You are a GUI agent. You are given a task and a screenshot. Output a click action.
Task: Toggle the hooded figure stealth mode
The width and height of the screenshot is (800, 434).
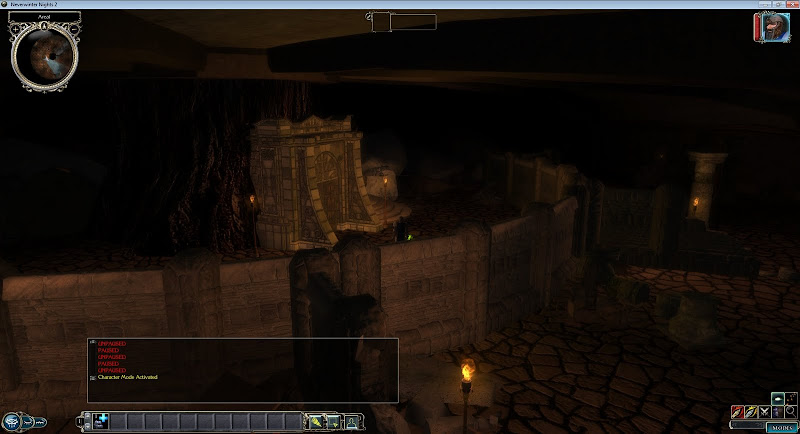click(x=778, y=411)
